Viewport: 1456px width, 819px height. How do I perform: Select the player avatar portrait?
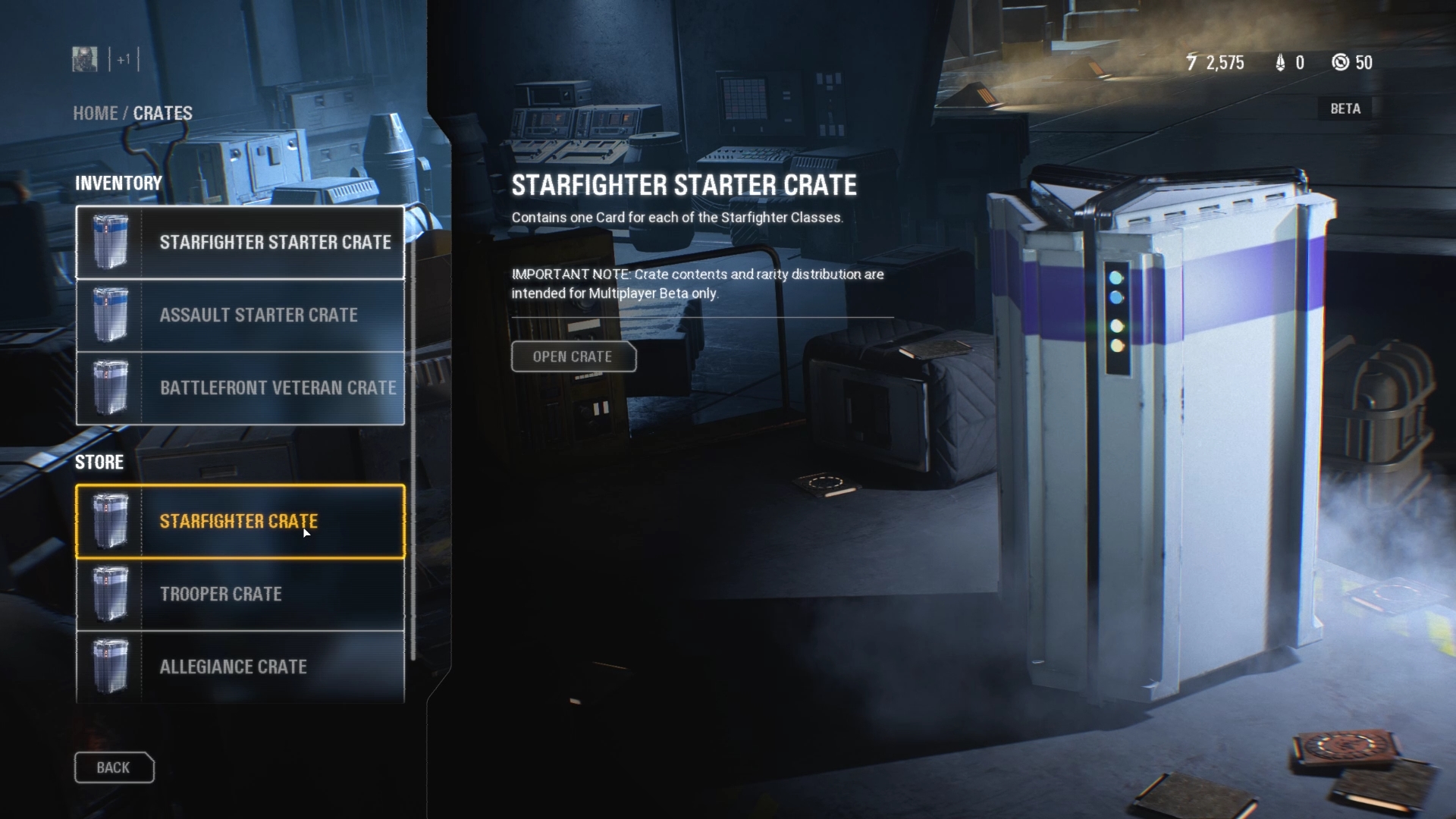pos(83,59)
